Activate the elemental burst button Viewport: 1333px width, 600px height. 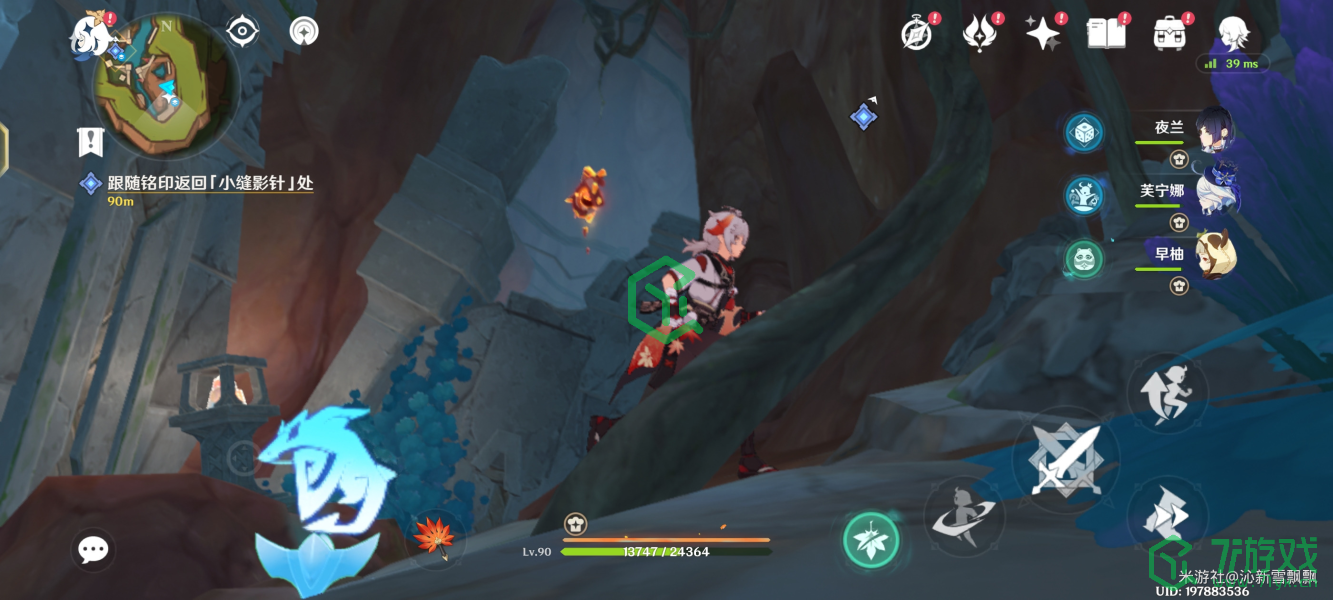[x=963, y=517]
